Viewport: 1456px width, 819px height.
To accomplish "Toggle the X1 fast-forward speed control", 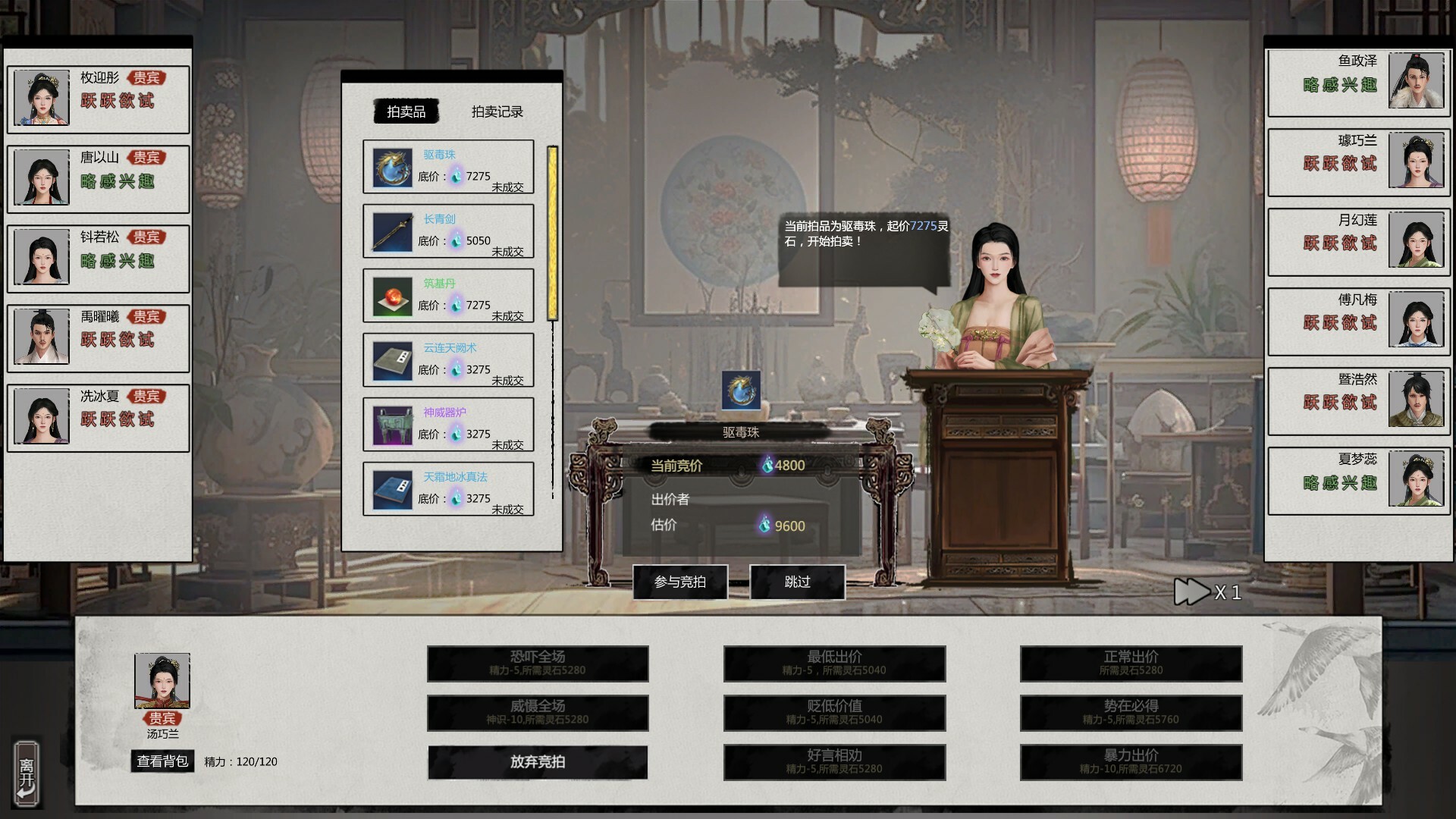I will click(x=1207, y=592).
